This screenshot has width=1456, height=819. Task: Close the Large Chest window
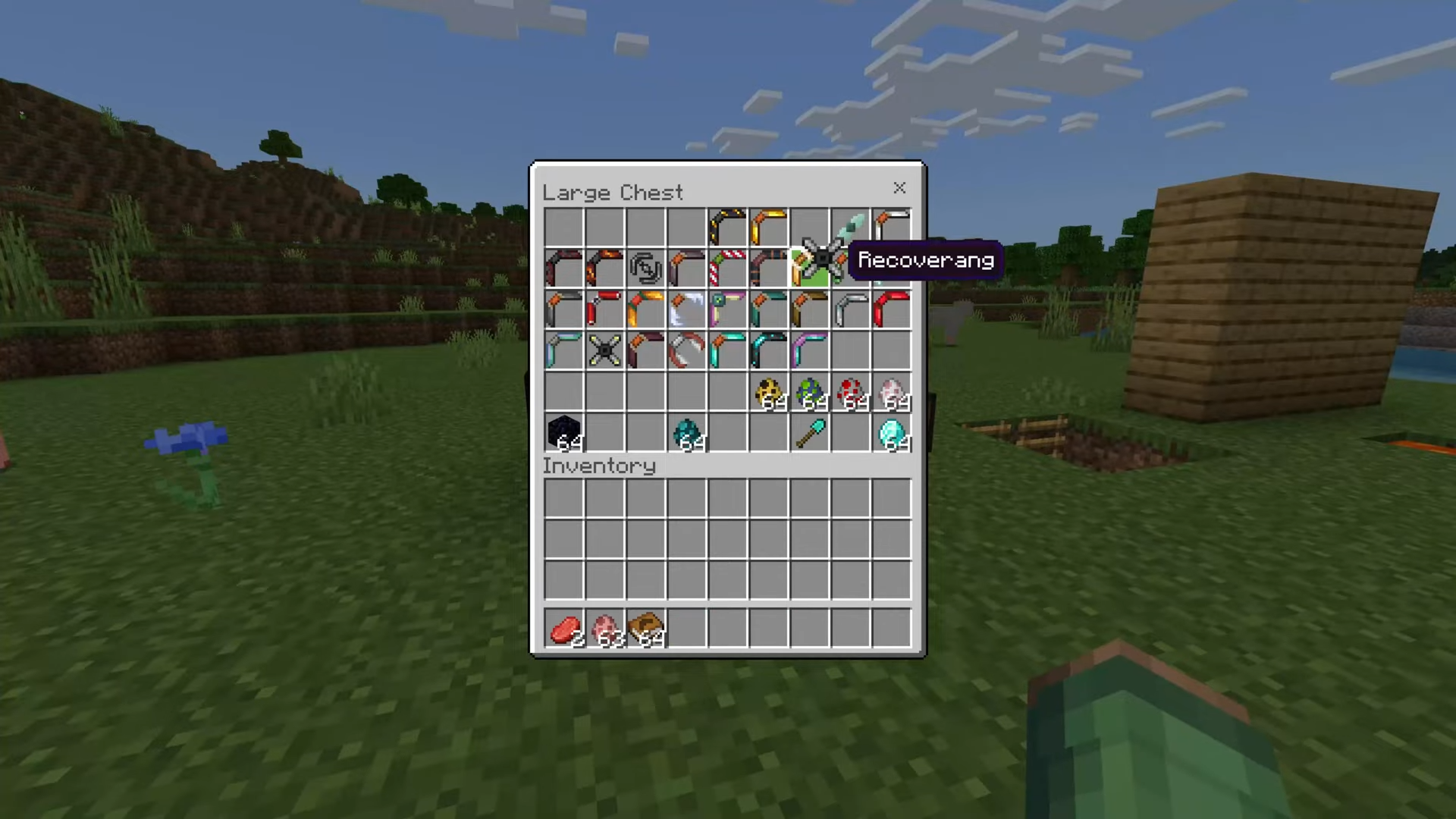(x=899, y=188)
